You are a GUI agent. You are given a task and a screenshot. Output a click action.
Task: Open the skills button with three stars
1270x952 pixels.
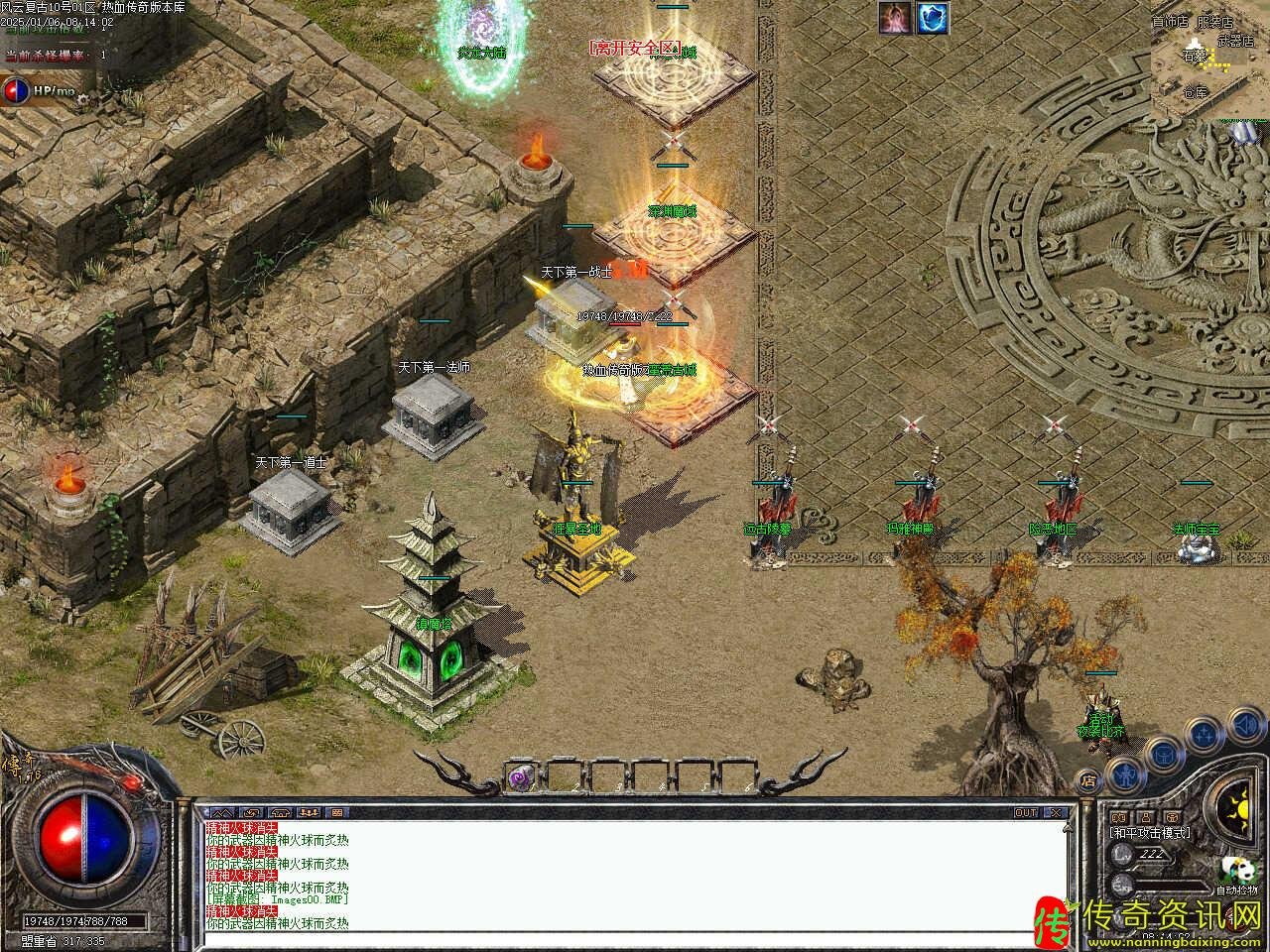click(x=1204, y=735)
